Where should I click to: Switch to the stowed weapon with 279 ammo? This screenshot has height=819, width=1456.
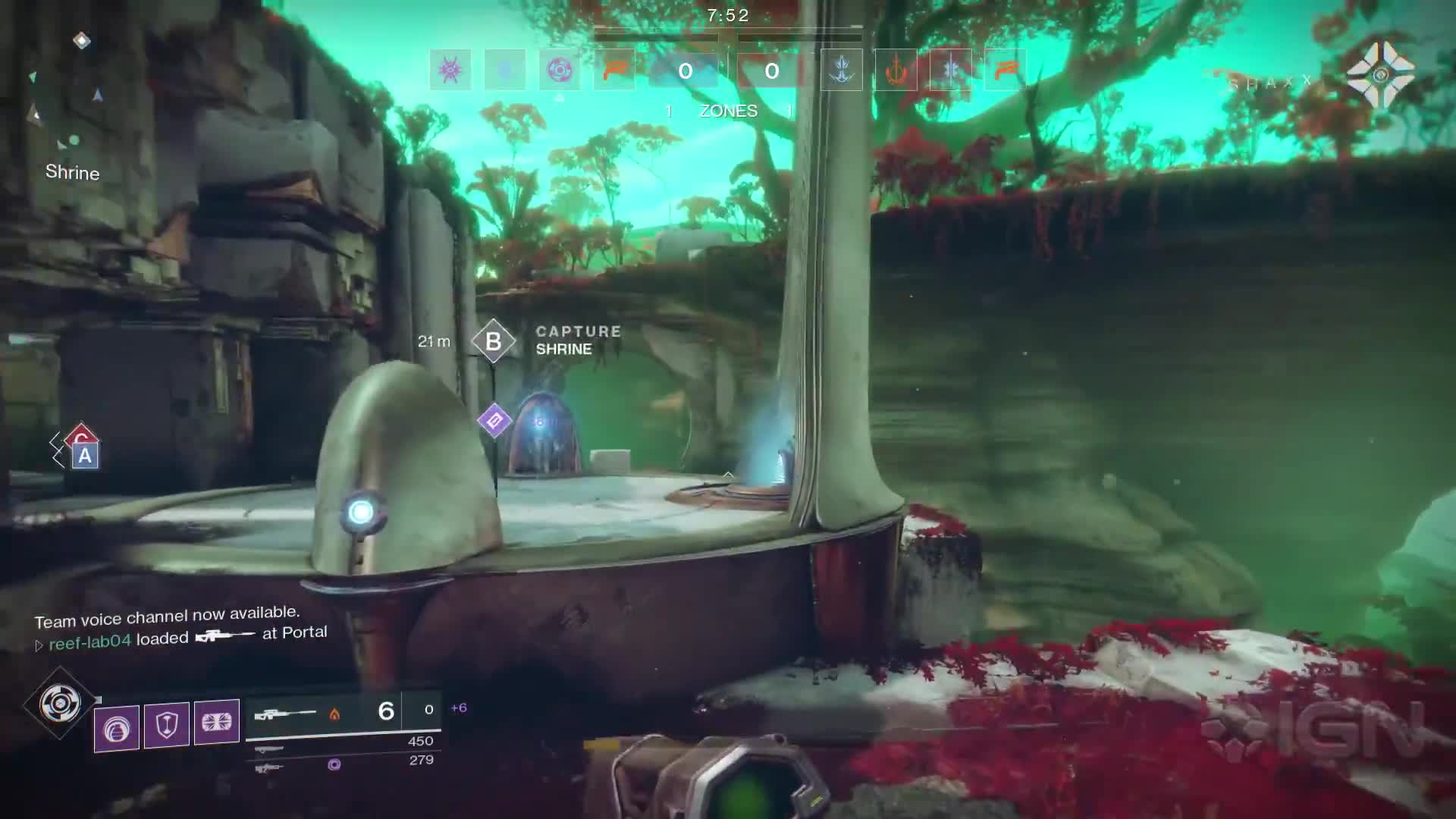click(x=344, y=764)
